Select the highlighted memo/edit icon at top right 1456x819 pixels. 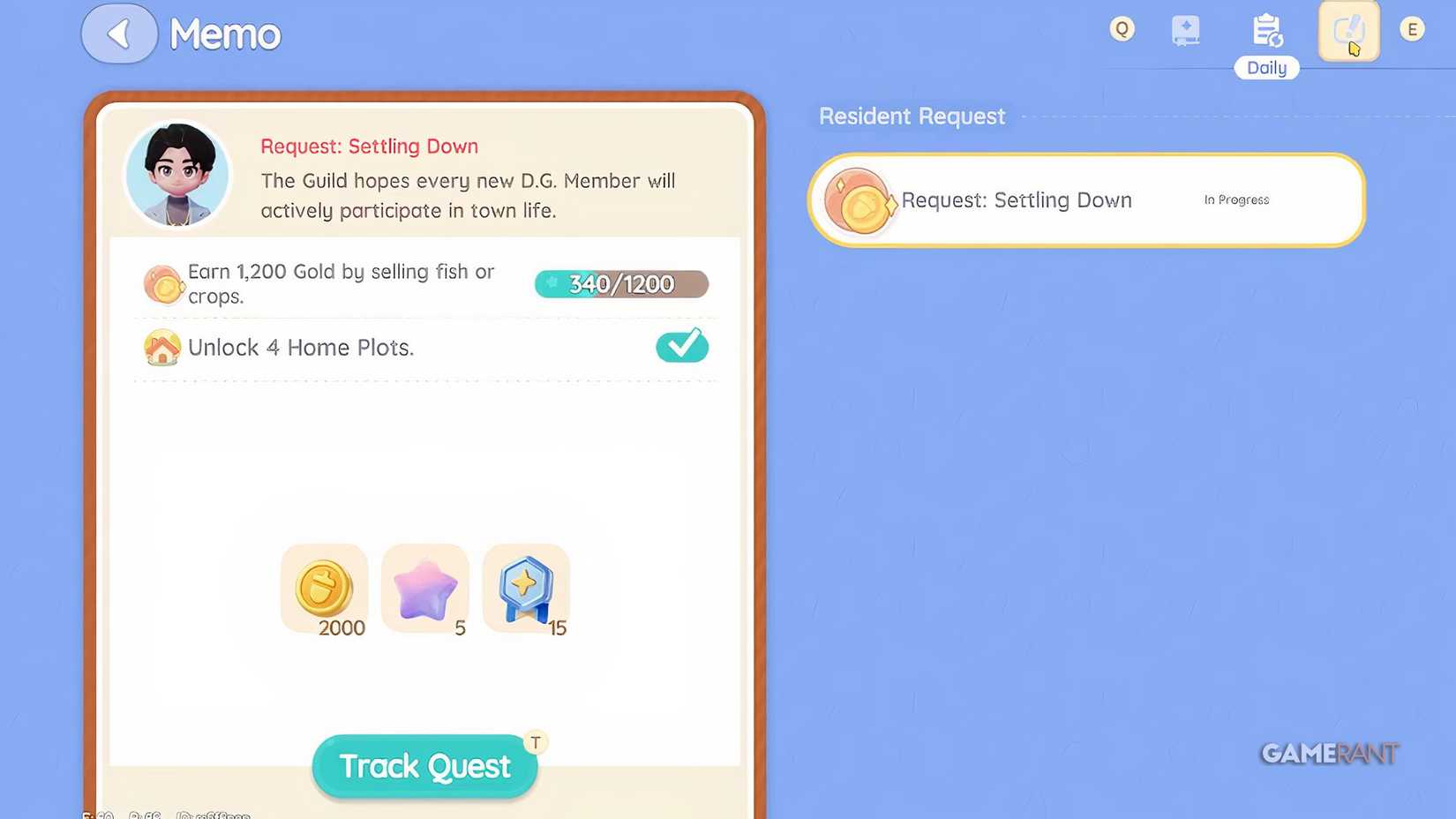(x=1348, y=31)
